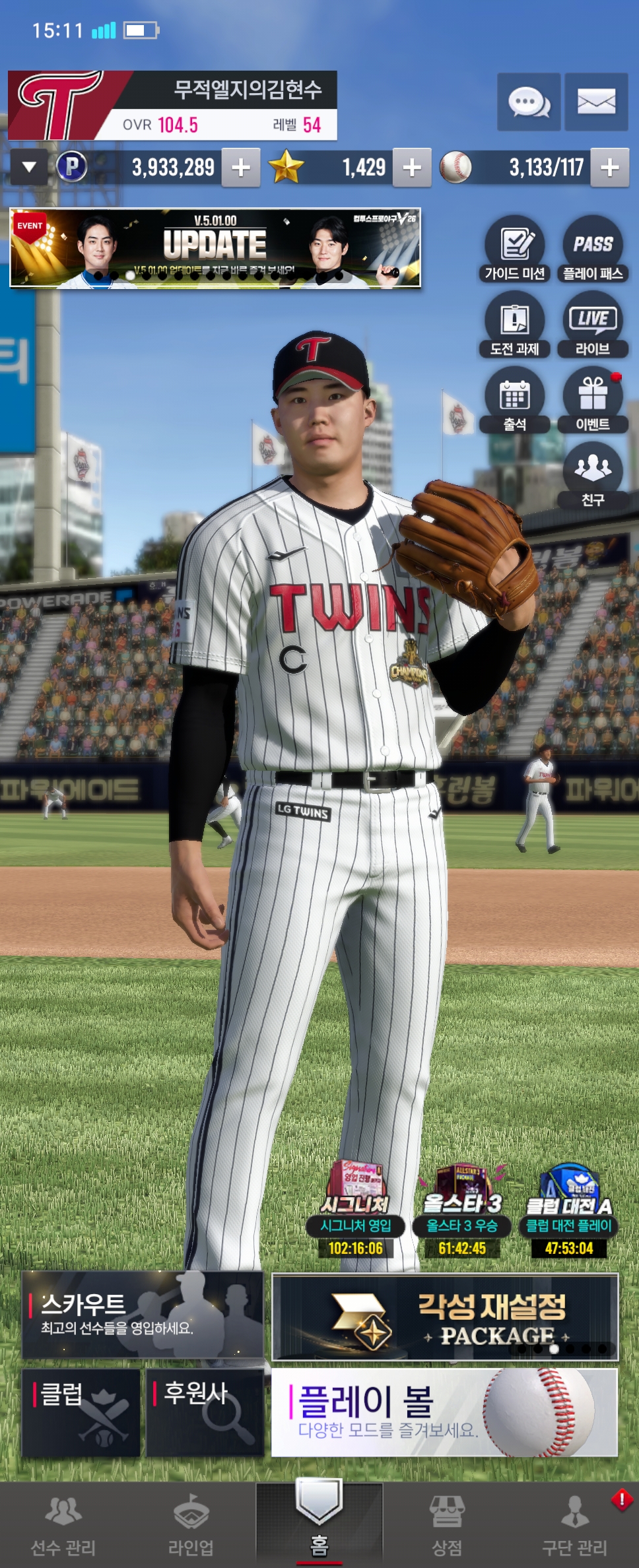Open the 스카우트 scout panel
The height and width of the screenshot is (1568, 639).
[x=142, y=1315]
